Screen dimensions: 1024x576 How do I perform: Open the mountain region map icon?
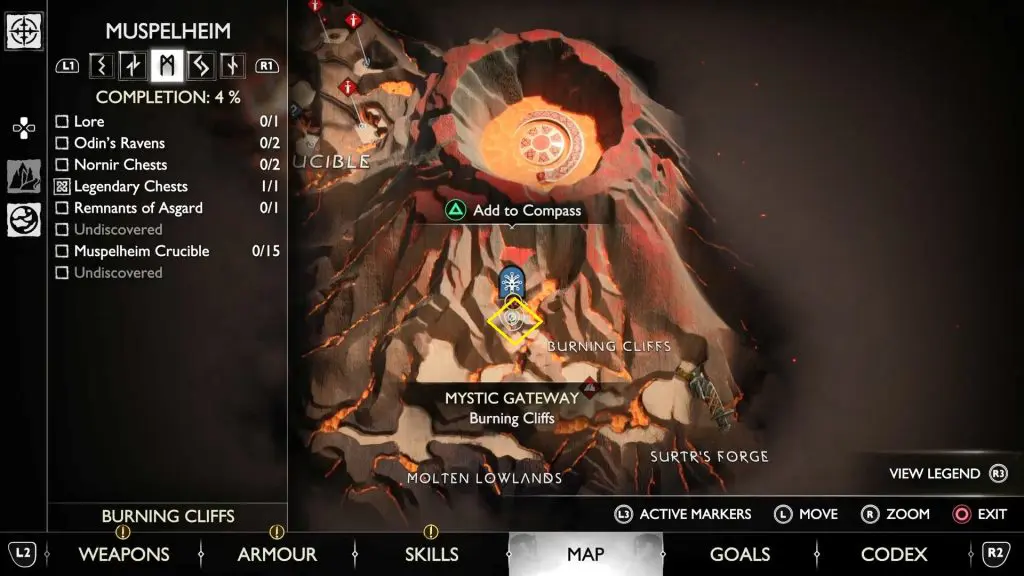coord(23,176)
